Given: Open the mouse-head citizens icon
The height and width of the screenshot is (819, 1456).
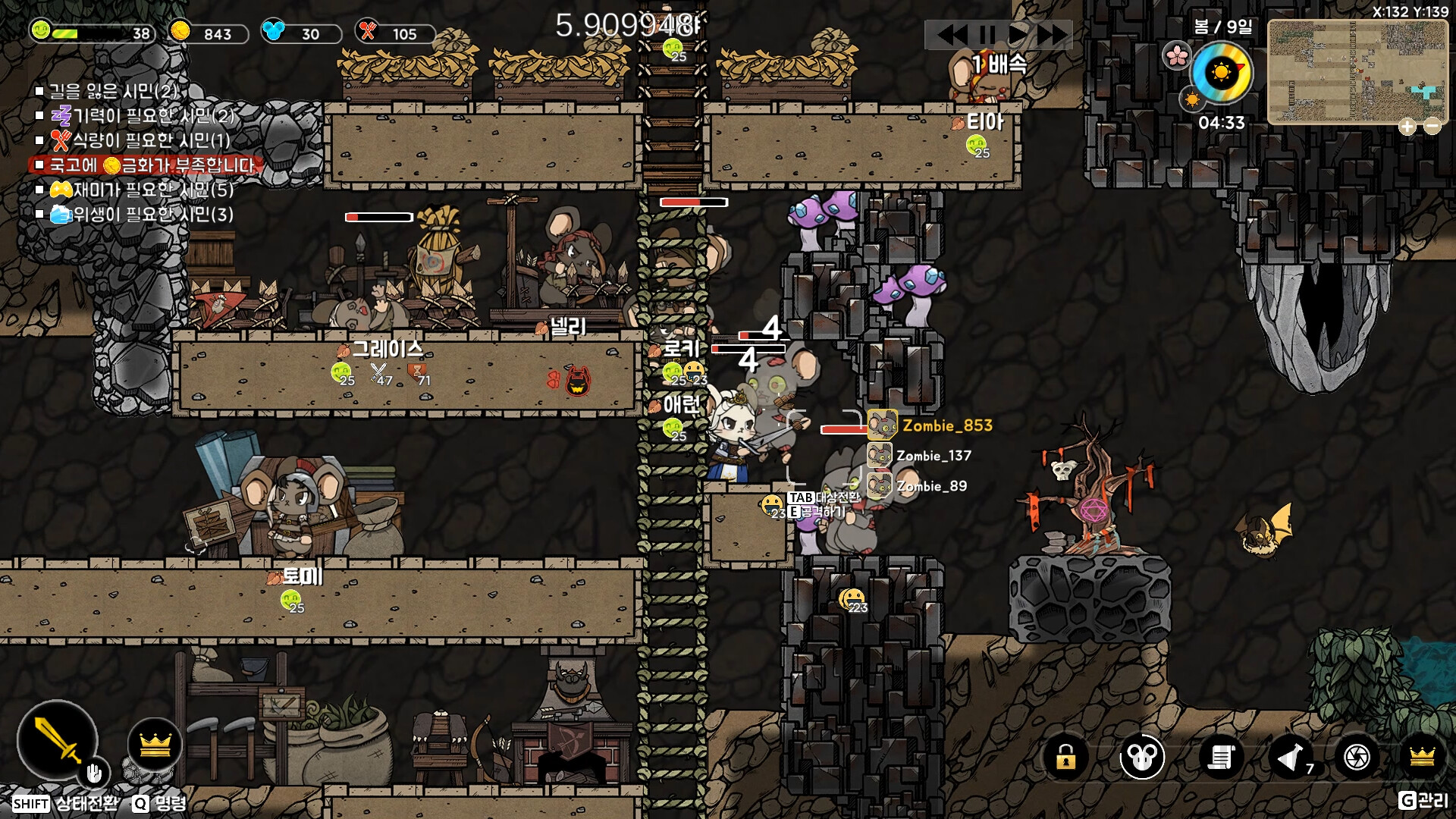Looking at the screenshot, I should click(1142, 757).
